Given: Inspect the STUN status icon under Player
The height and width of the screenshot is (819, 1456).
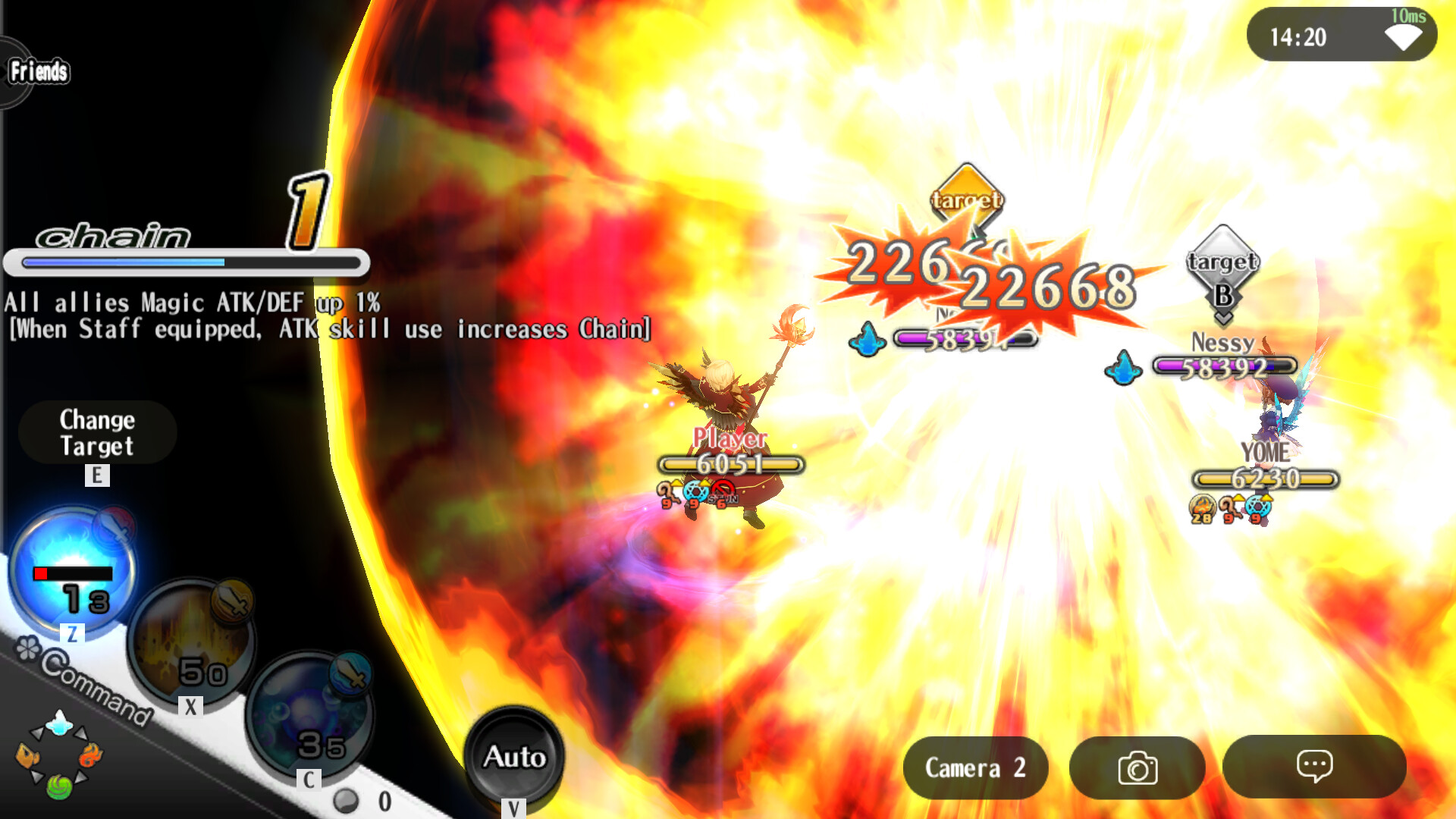Looking at the screenshot, I should point(723,491).
